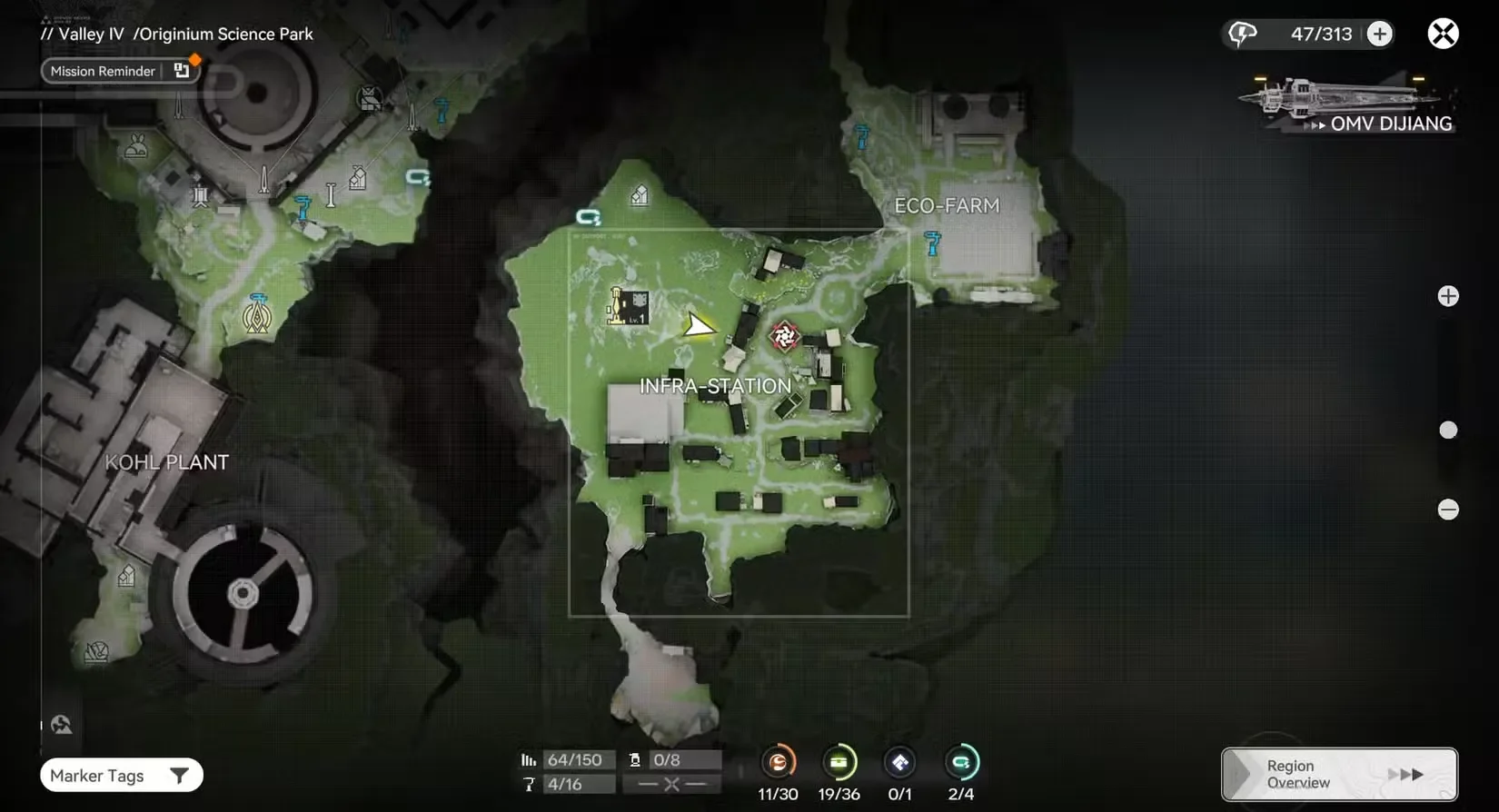The height and width of the screenshot is (812, 1499).
Task: Click the teal beacon collectible icon showing 2/4
Action: tap(962, 764)
